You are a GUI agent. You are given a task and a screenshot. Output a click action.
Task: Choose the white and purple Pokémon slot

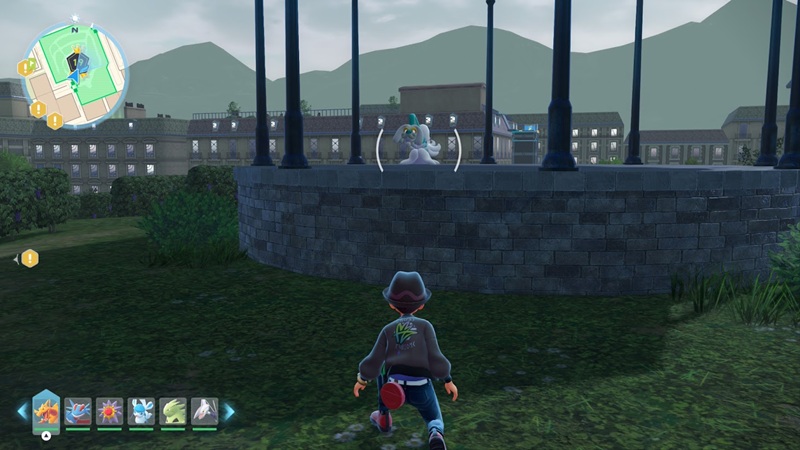point(204,411)
